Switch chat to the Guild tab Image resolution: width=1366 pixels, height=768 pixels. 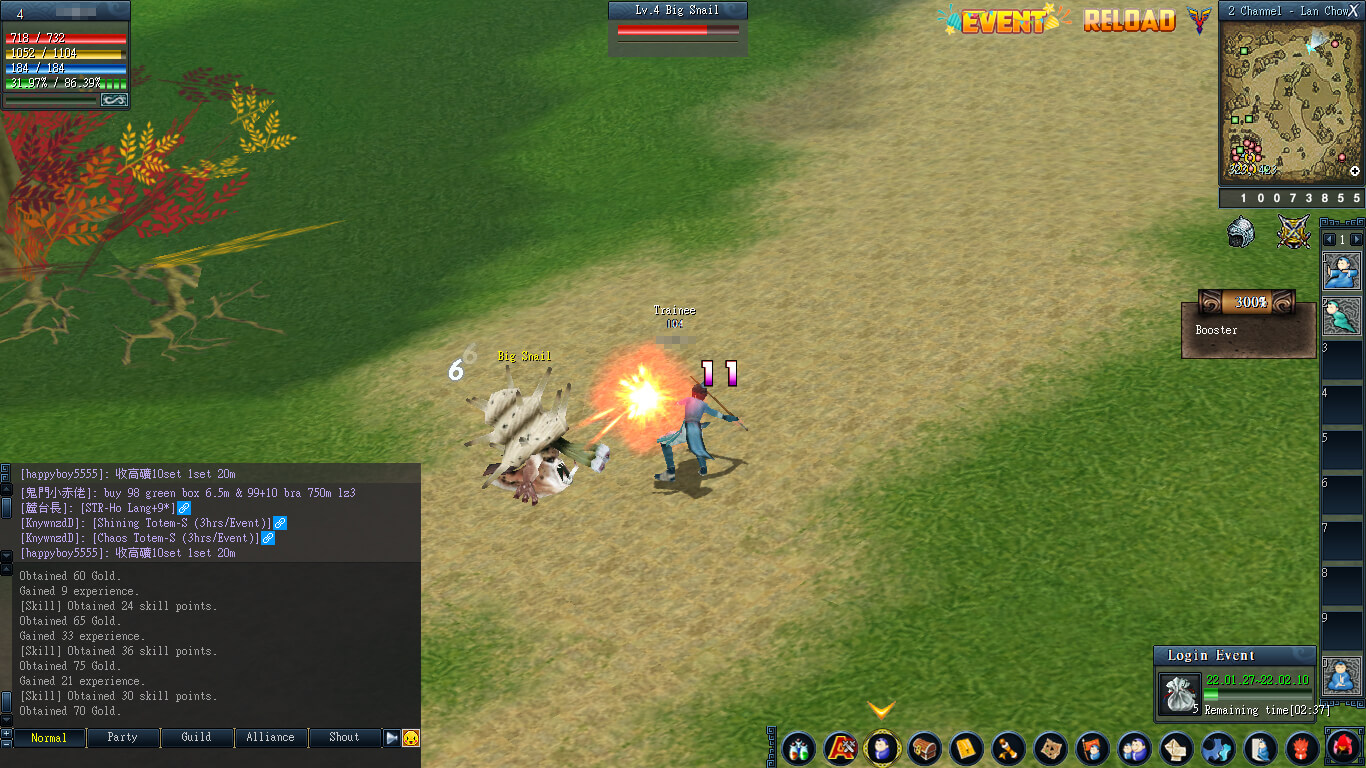pyautogui.click(x=196, y=738)
